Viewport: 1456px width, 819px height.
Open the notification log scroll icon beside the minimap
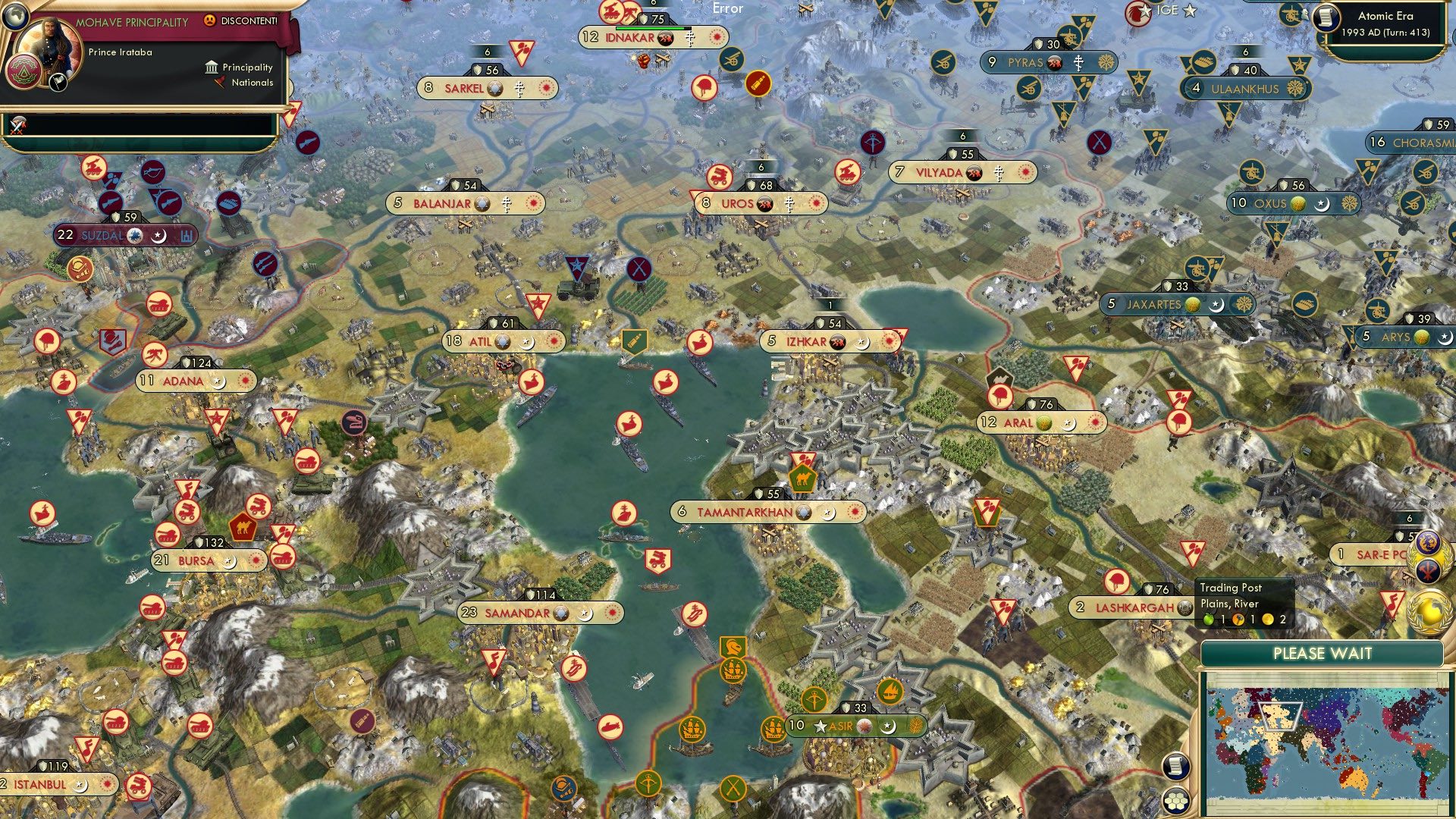click(1175, 767)
